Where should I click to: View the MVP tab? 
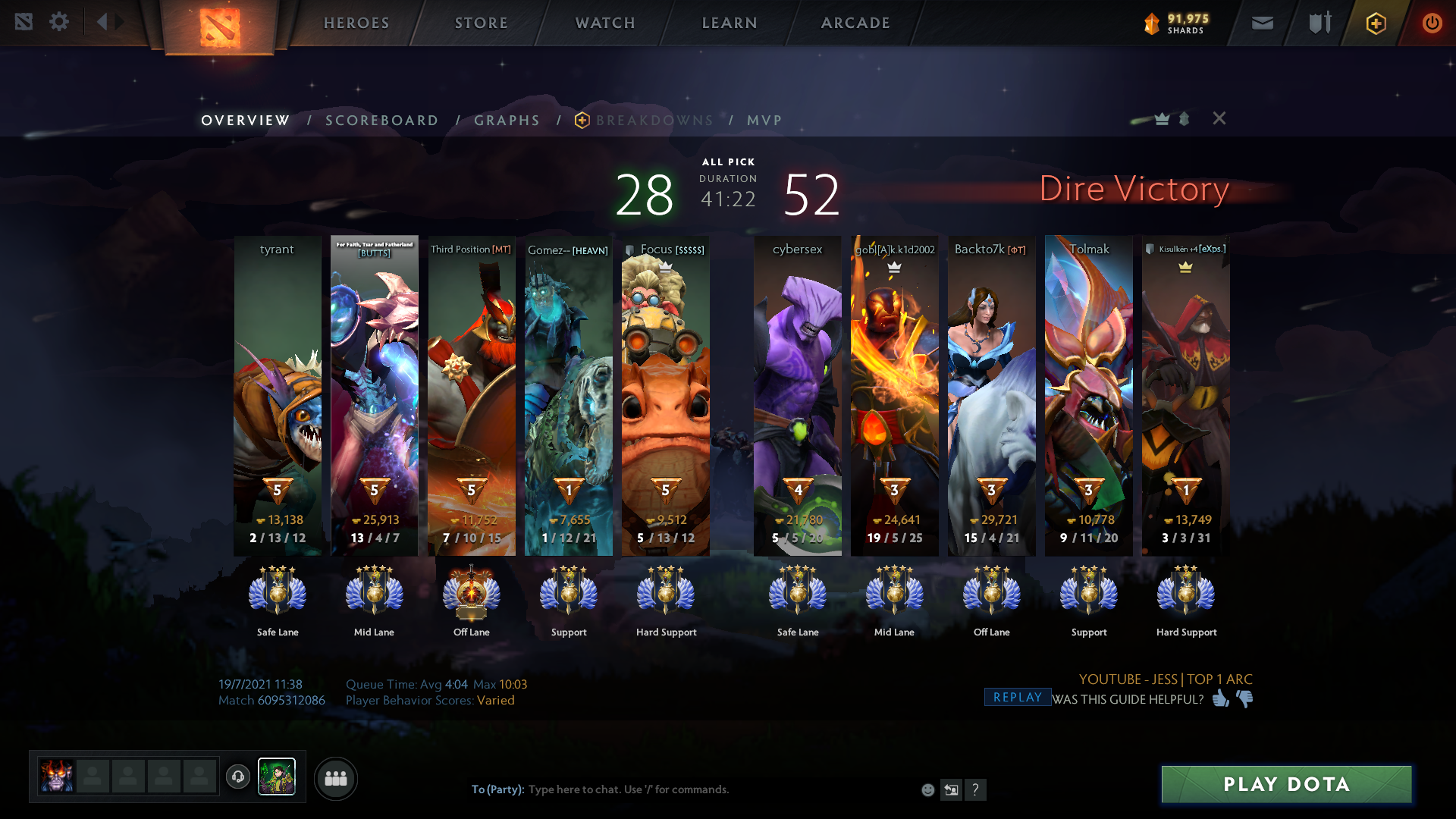[x=764, y=121]
